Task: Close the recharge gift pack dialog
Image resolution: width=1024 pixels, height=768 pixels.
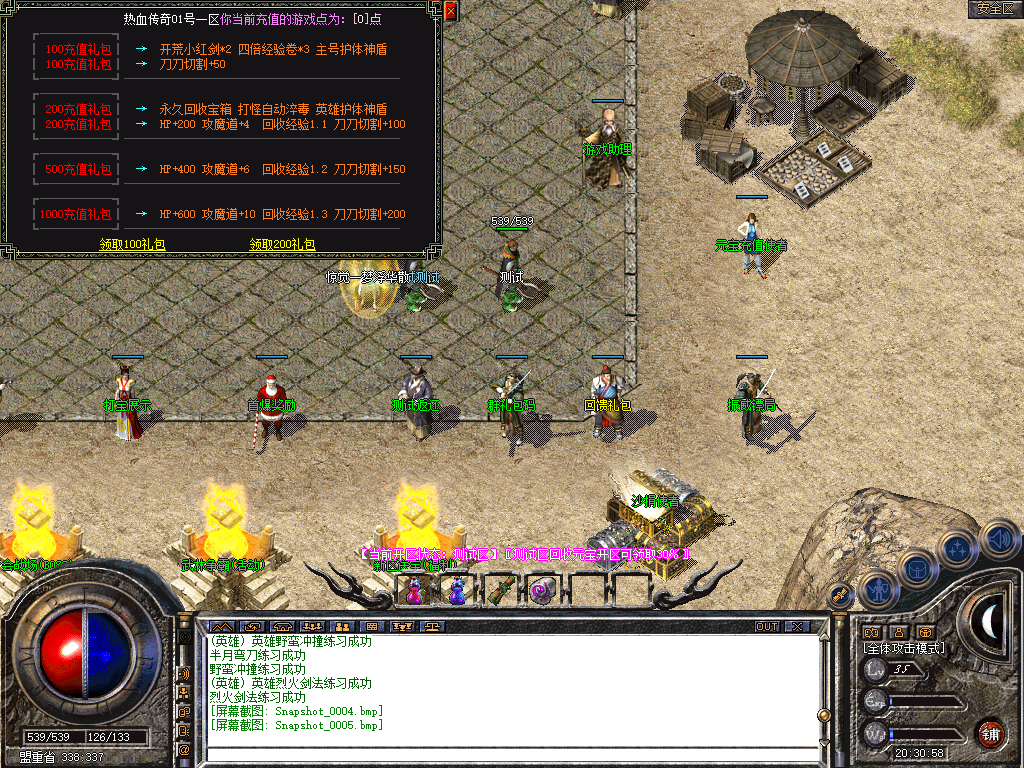Action: tap(450, 11)
